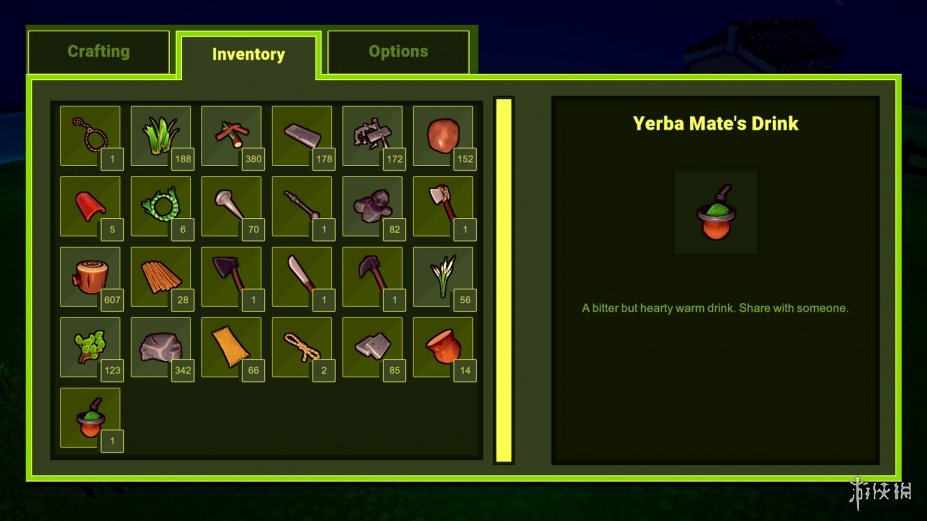Screen dimensions: 927x521
Task: Select the wood log stack of 607
Action: coord(90,277)
